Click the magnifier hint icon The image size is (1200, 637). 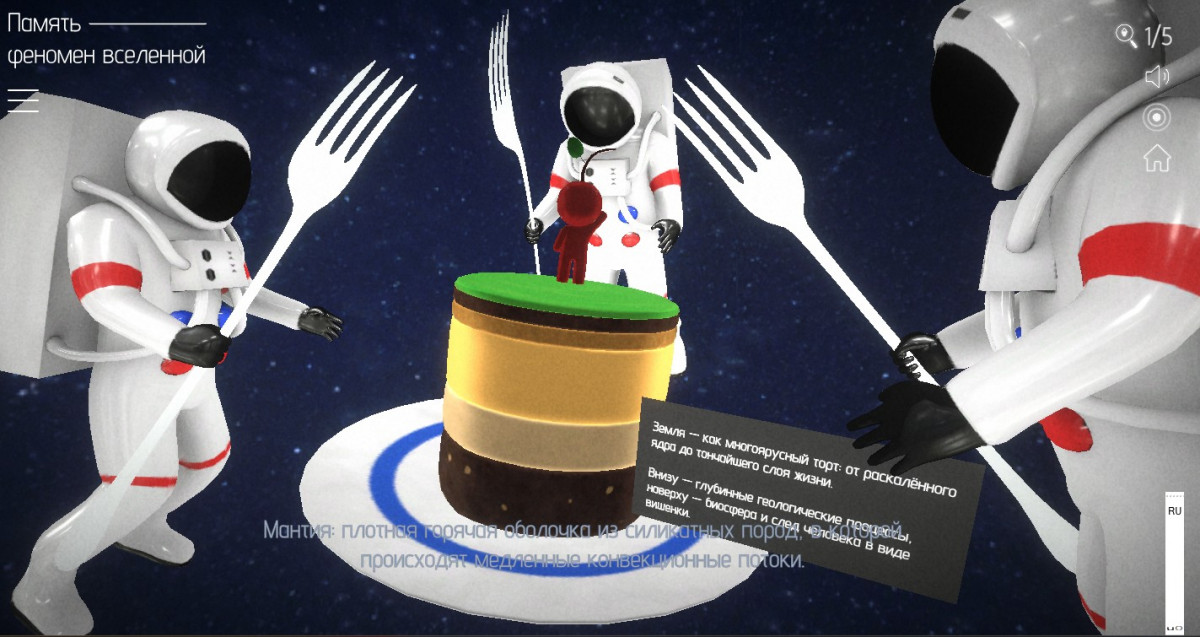point(1127,37)
